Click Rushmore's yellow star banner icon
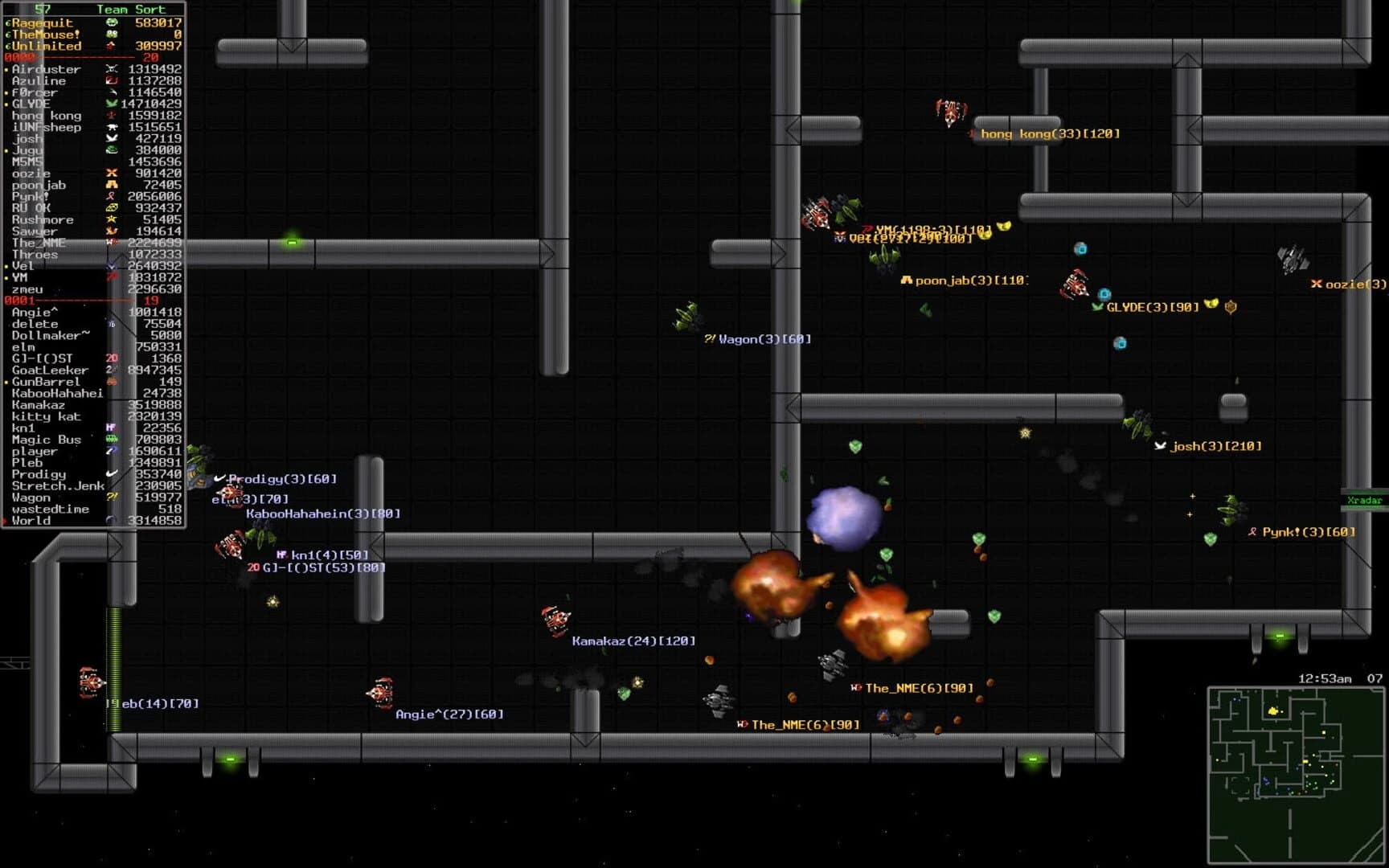 [x=111, y=219]
